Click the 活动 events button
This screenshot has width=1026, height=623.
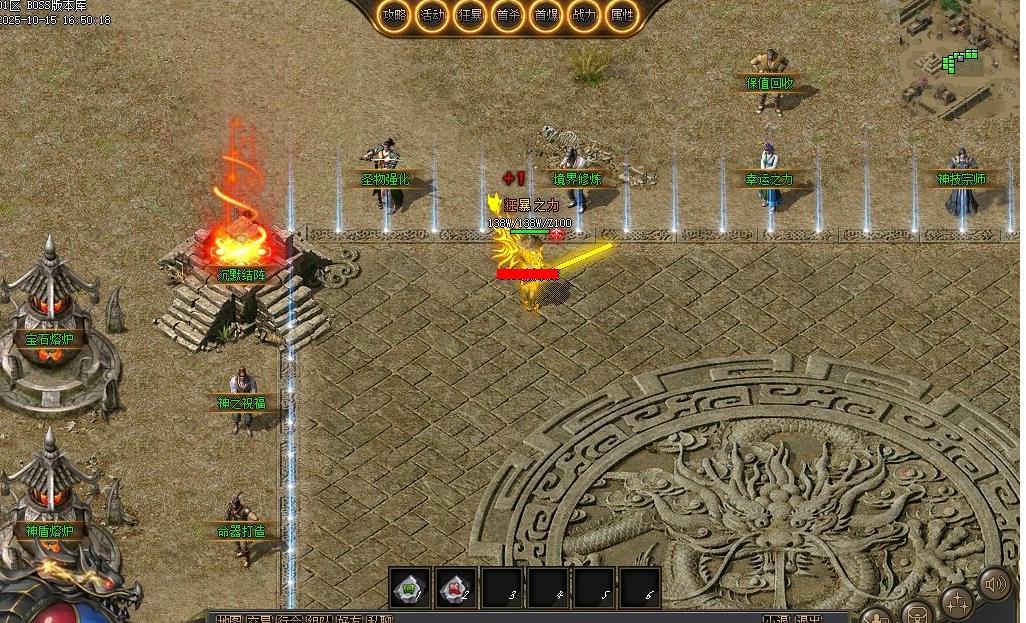click(x=432, y=16)
